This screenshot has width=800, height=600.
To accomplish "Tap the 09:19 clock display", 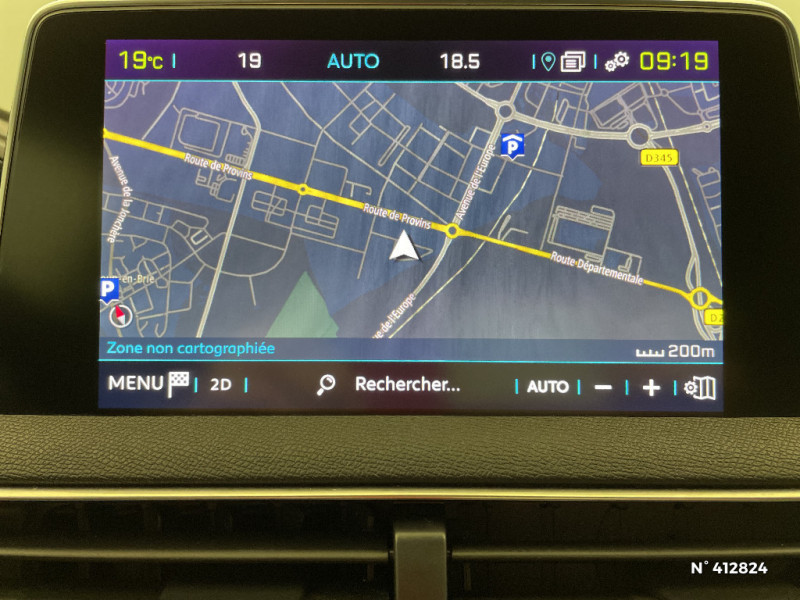I will click(x=673, y=61).
